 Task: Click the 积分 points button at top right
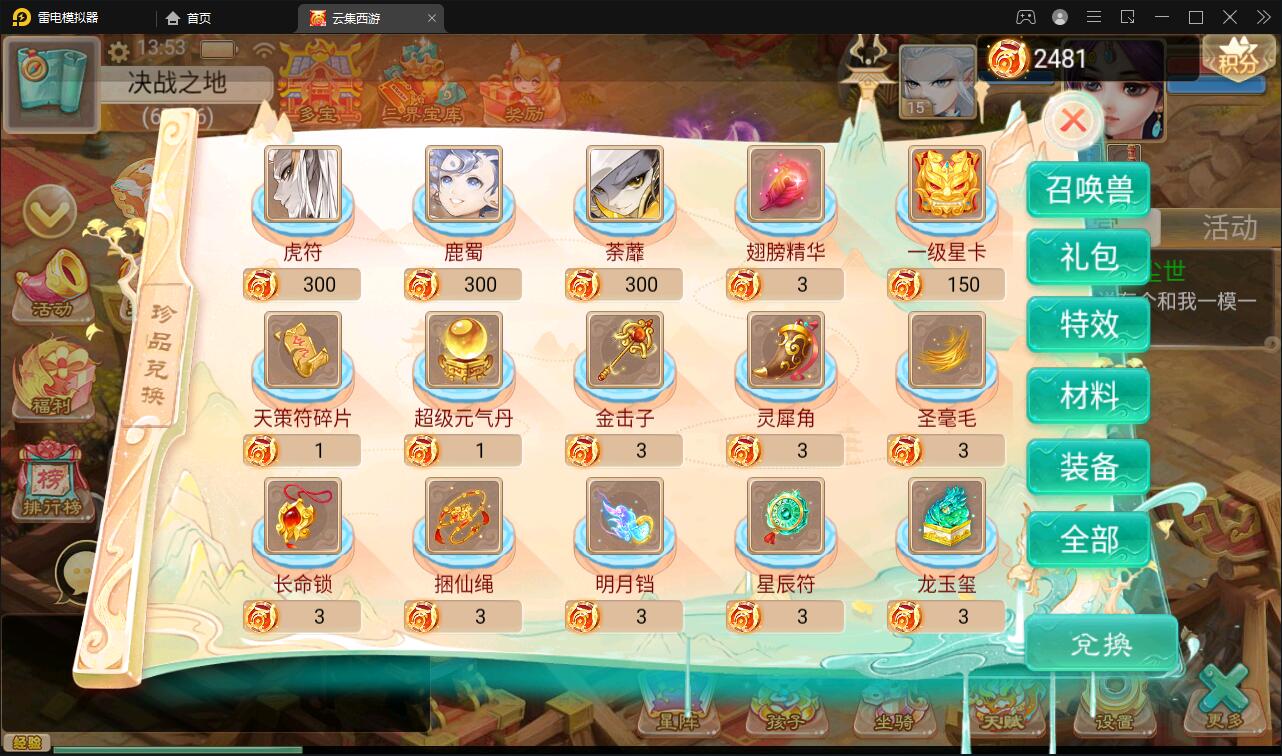(1237, 57)
